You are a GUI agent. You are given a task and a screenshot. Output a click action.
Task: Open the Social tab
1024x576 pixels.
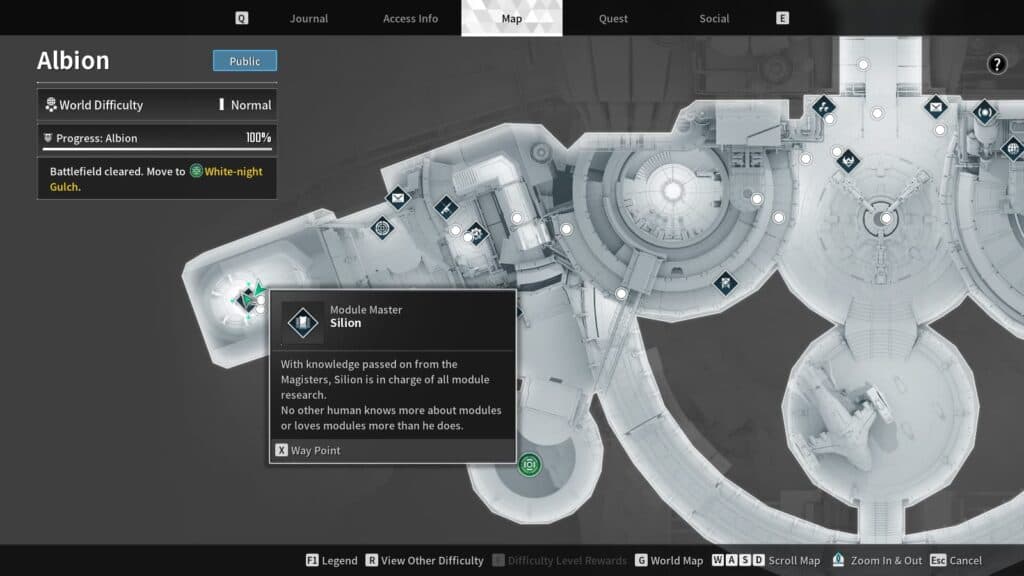pyautogui.click(x=714, y=18)
